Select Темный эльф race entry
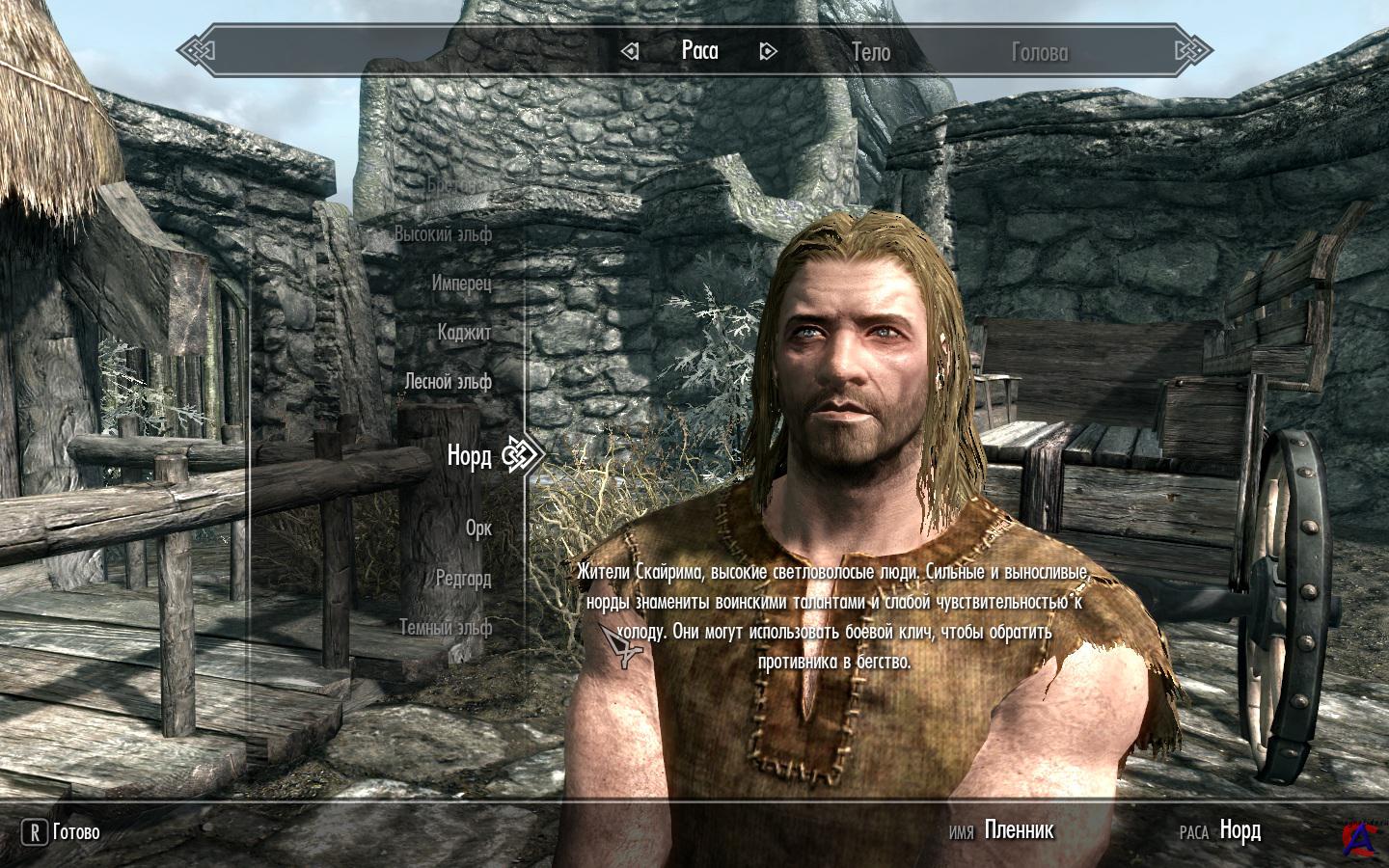The height and width of the screenshot is (868, 1389). (x=446, y=628)
